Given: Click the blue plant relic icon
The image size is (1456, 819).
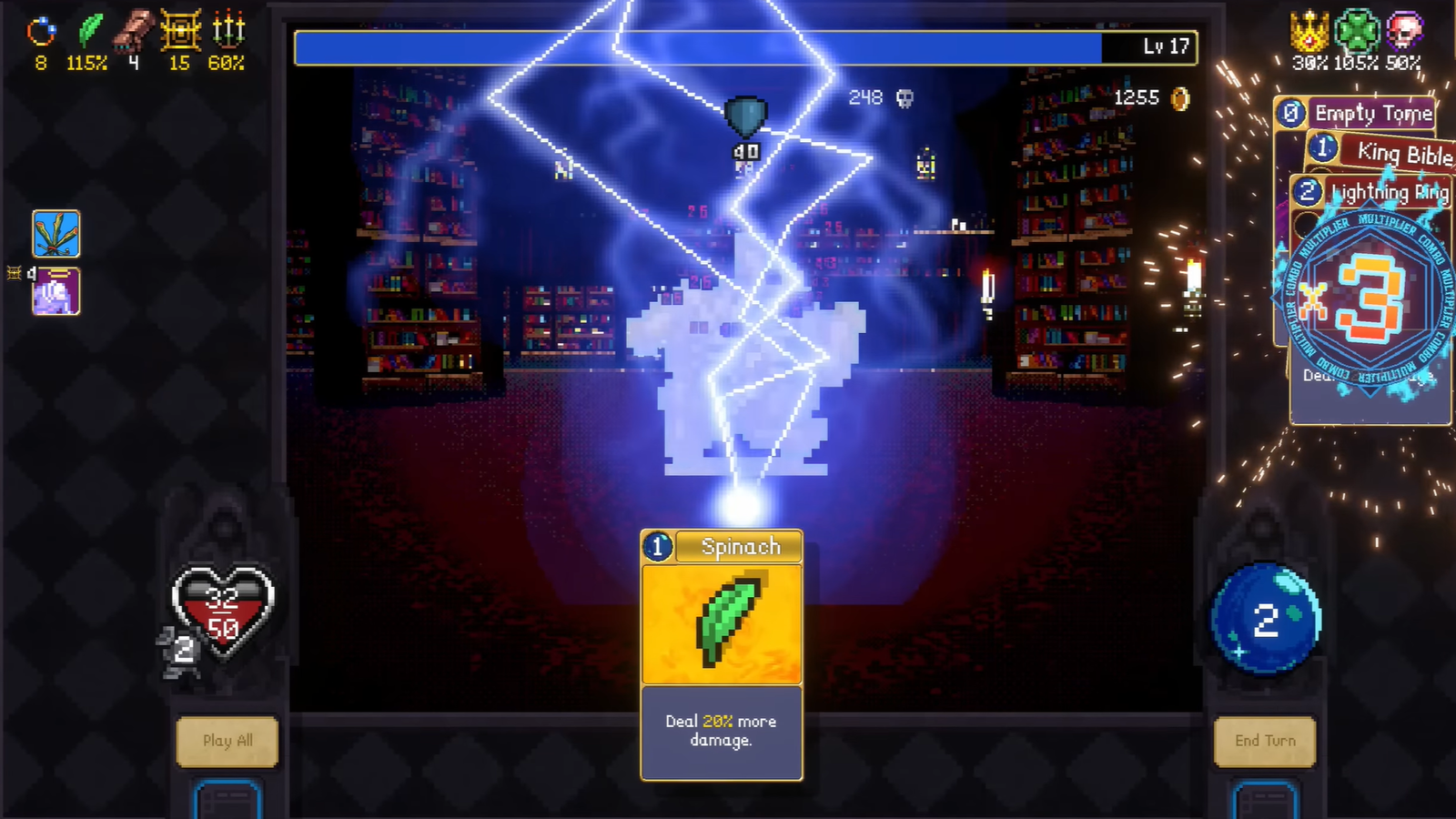Looking at the screenshot, I should click(56, 234).
